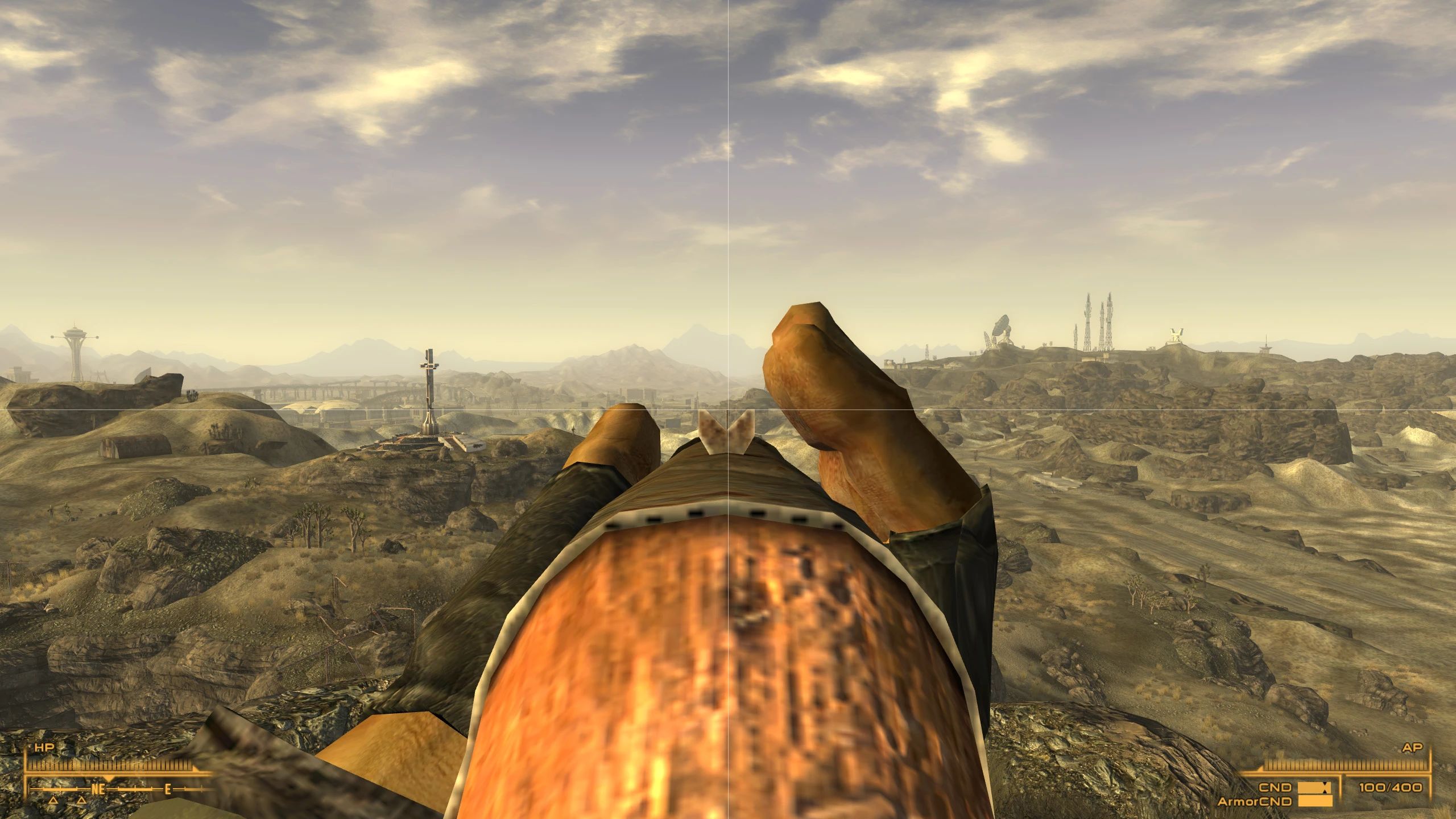Click the crosshair at screen center
1456x819 pixels.
[728, 409]
